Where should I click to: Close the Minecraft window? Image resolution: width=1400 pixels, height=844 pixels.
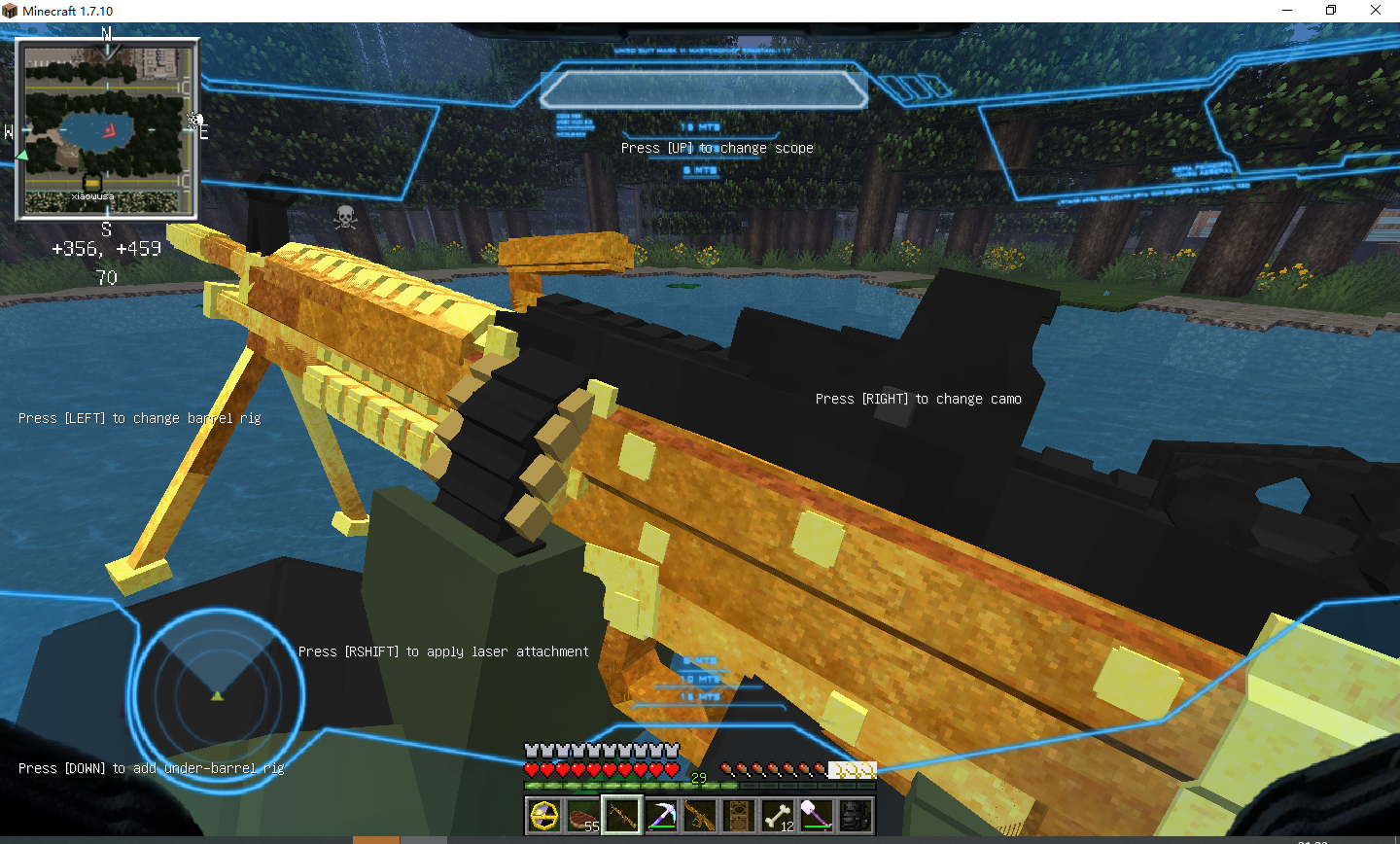click(1376, 11)
